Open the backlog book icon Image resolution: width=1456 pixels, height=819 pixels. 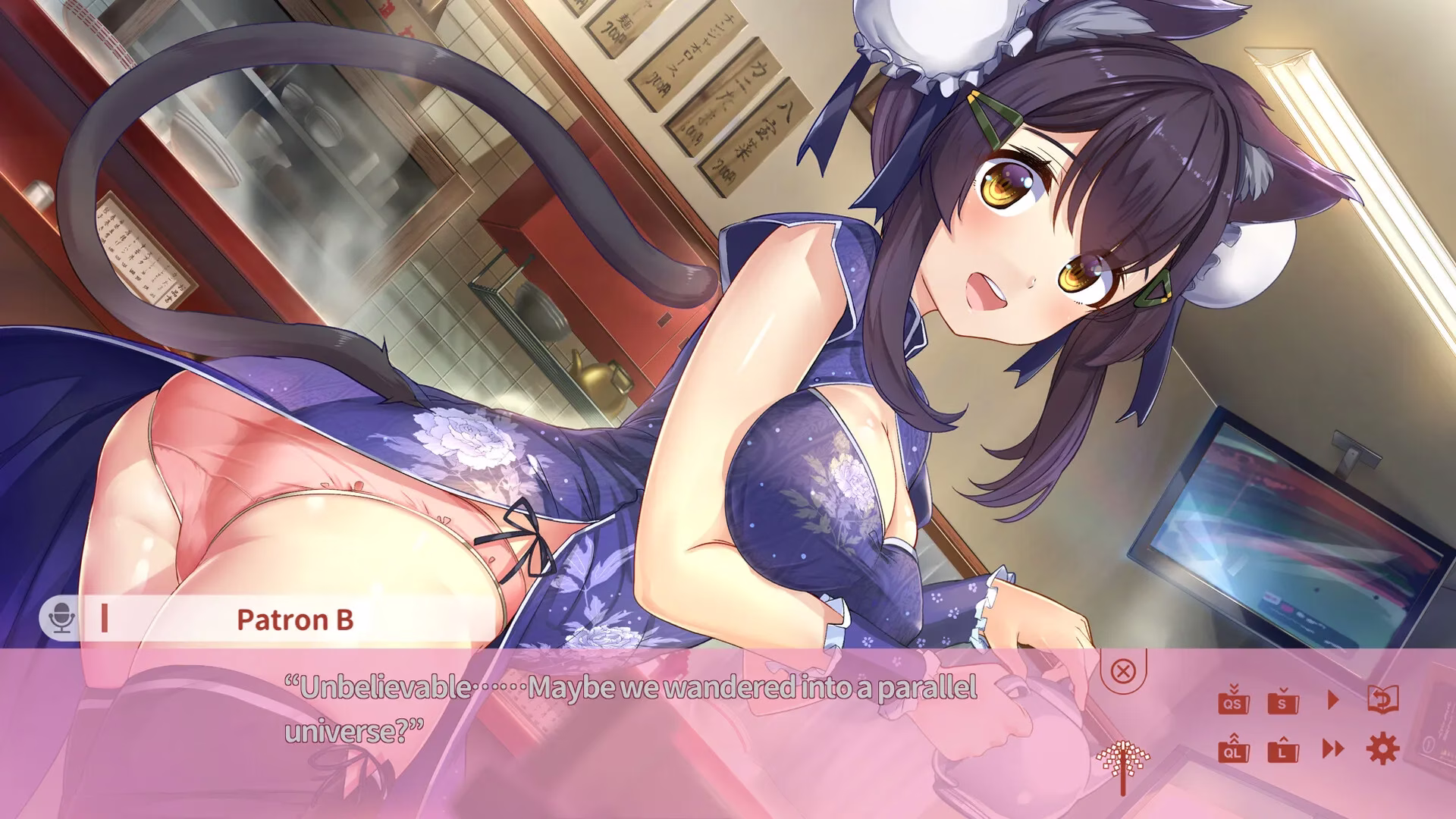point(1383,699)
